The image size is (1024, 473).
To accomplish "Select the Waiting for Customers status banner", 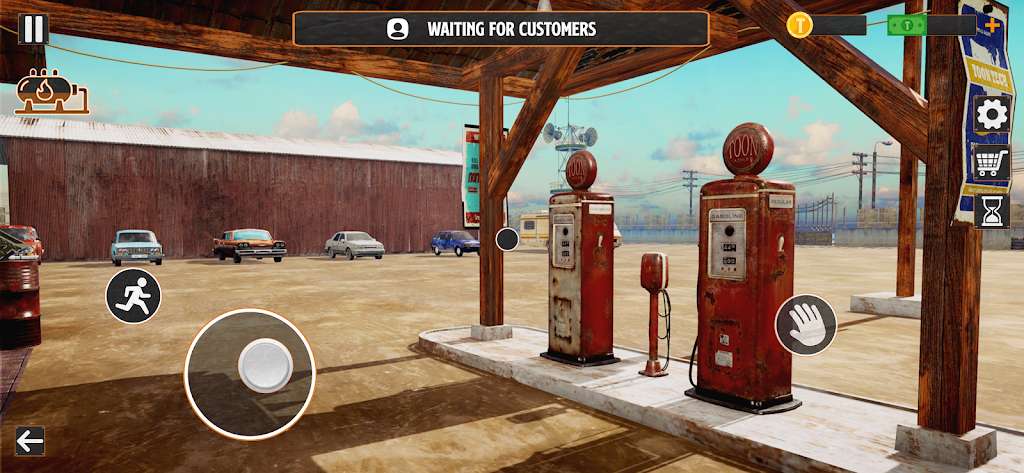I will coord(500,29).
